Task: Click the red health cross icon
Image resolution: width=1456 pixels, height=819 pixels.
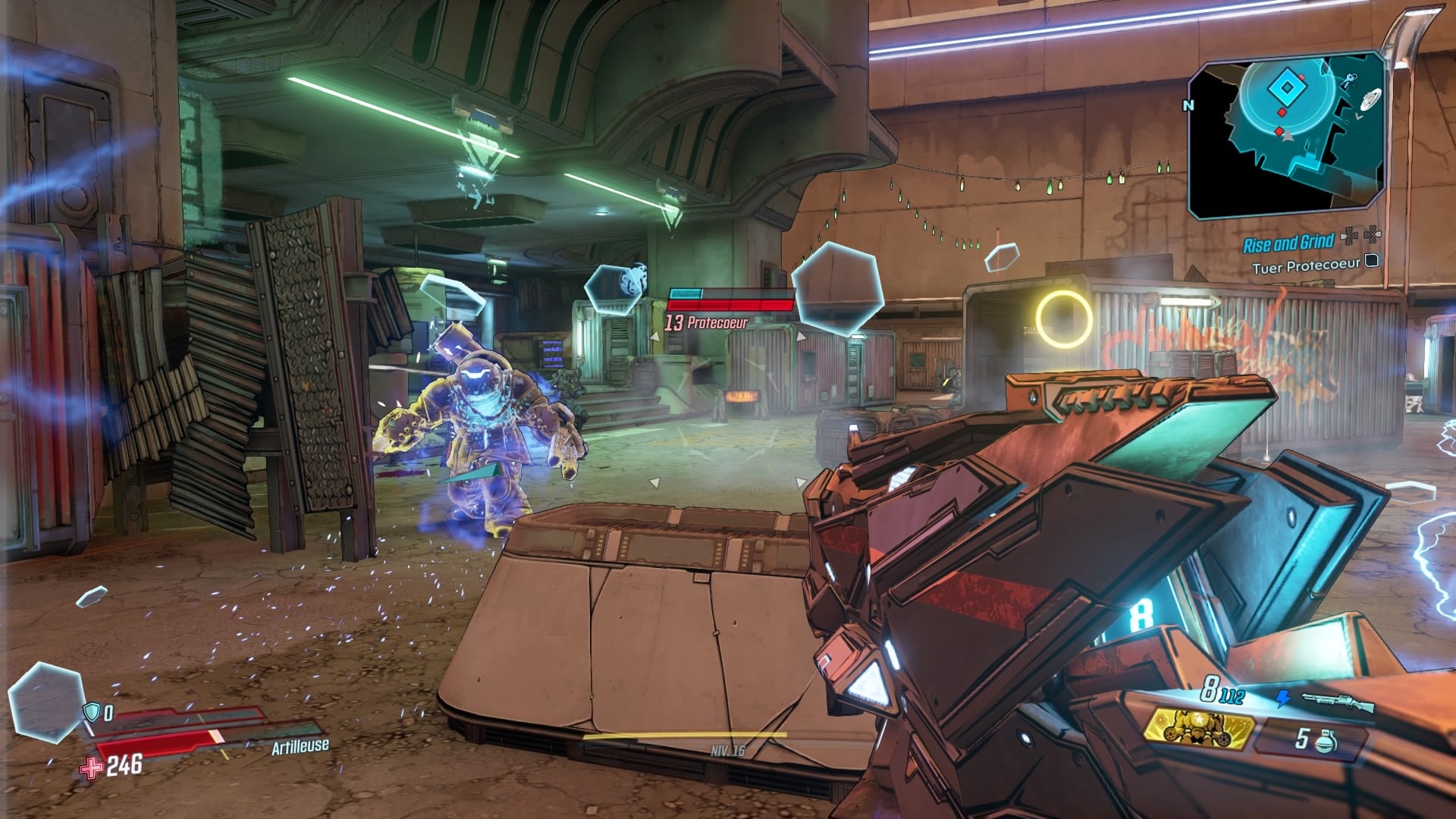Action: (x=92, y=767)
